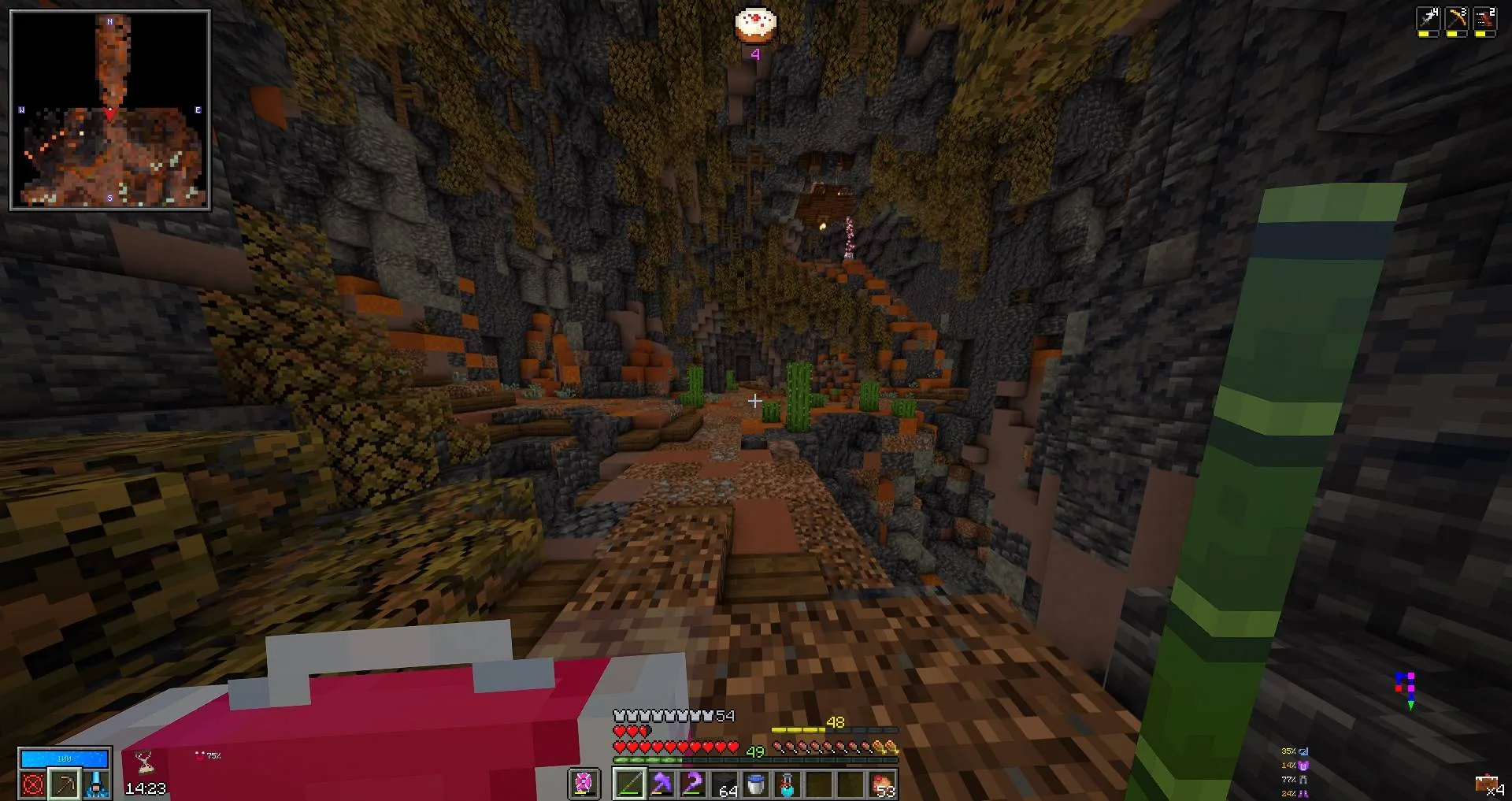This screenshot has width=1512, height=801.
Task: Select the cake icon at the top center
Action: pyautogui.click(x=754, y=24)
